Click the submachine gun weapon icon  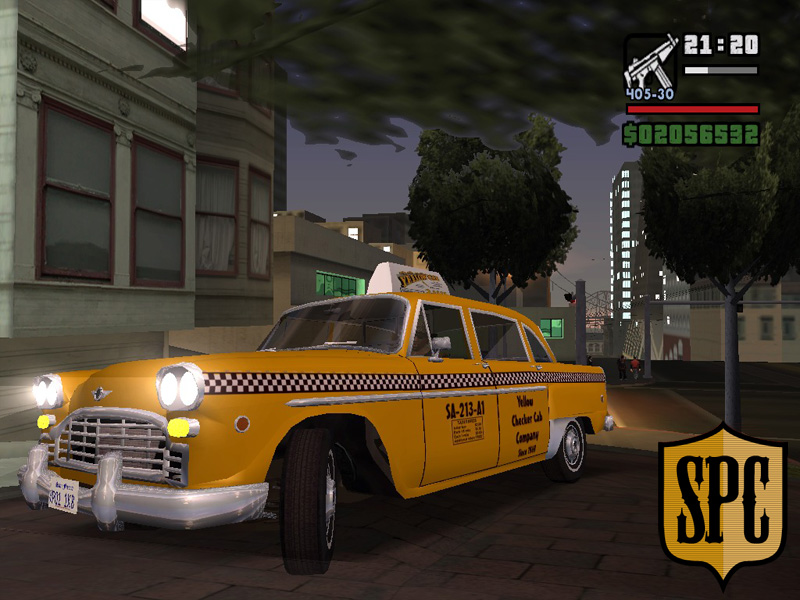[650, 64]
